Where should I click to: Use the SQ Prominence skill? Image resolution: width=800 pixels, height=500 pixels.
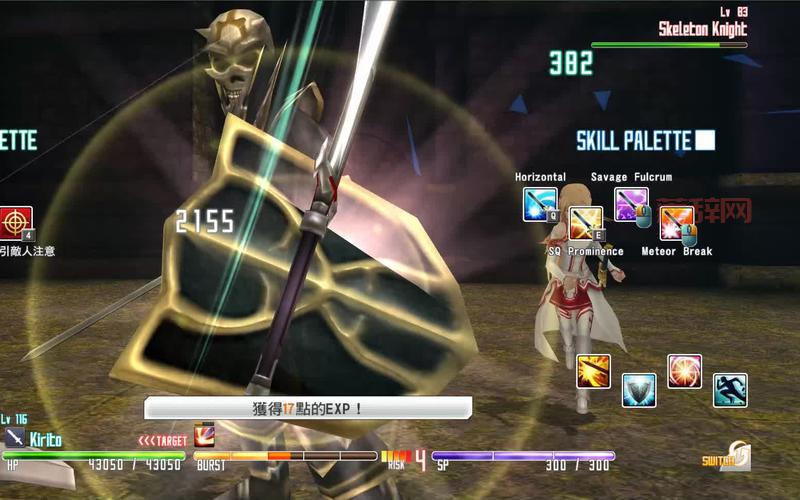coord(586,223)
